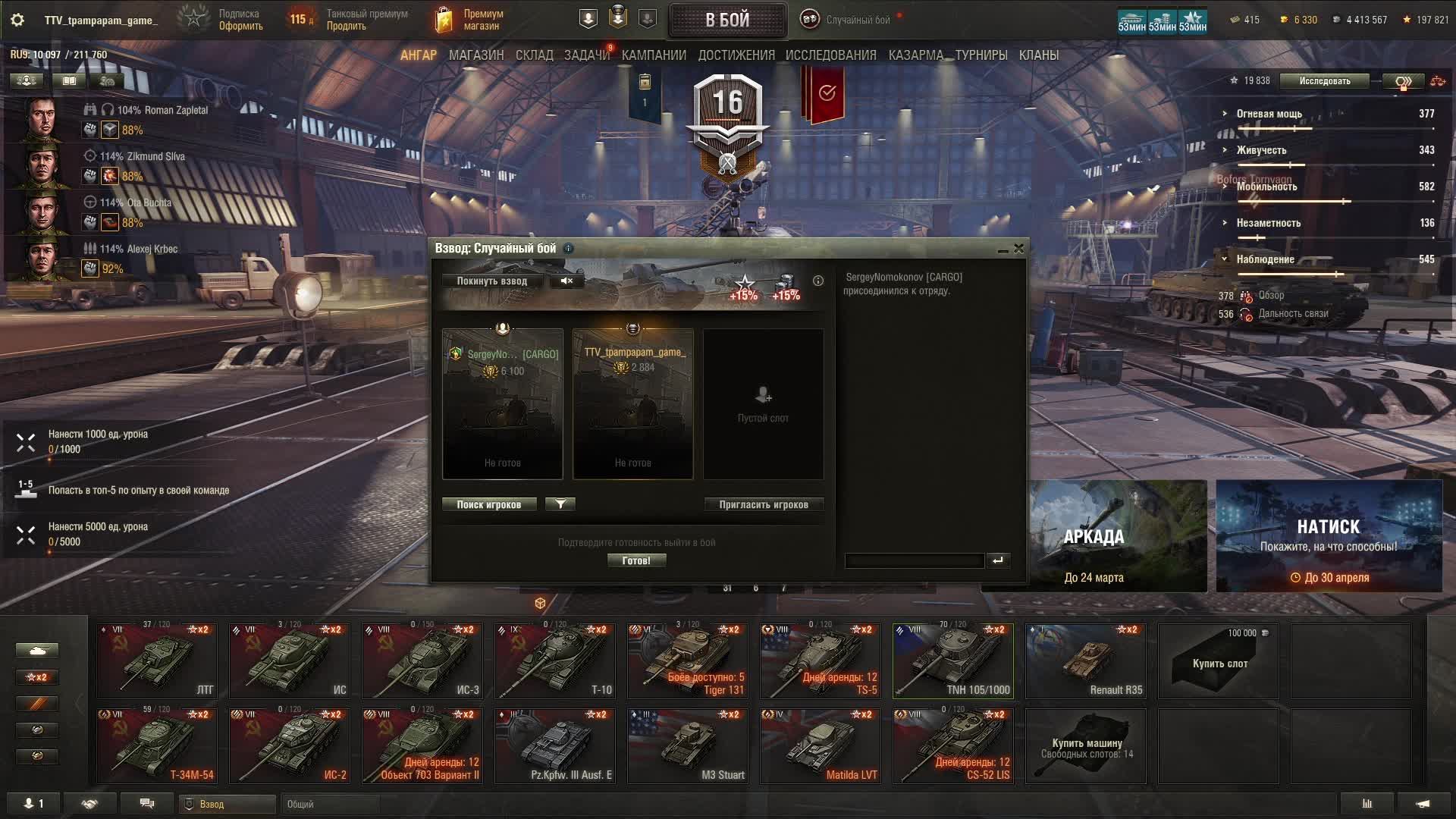Open the НАТИСК mode banner
The image size is (1456, 819).
pyautogui.click(x=1329, y=536)
